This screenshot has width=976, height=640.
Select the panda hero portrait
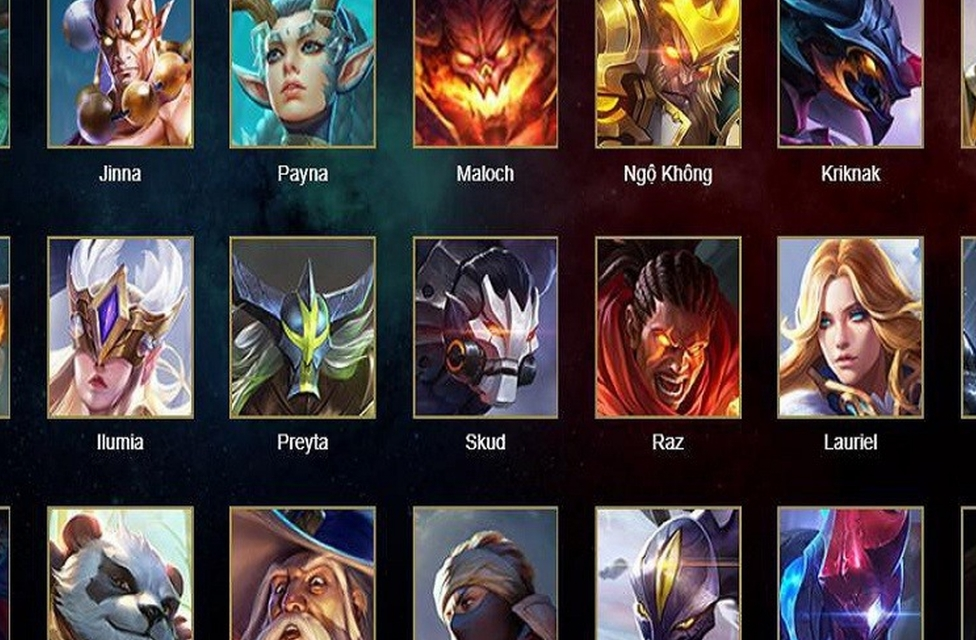(120, 574)
